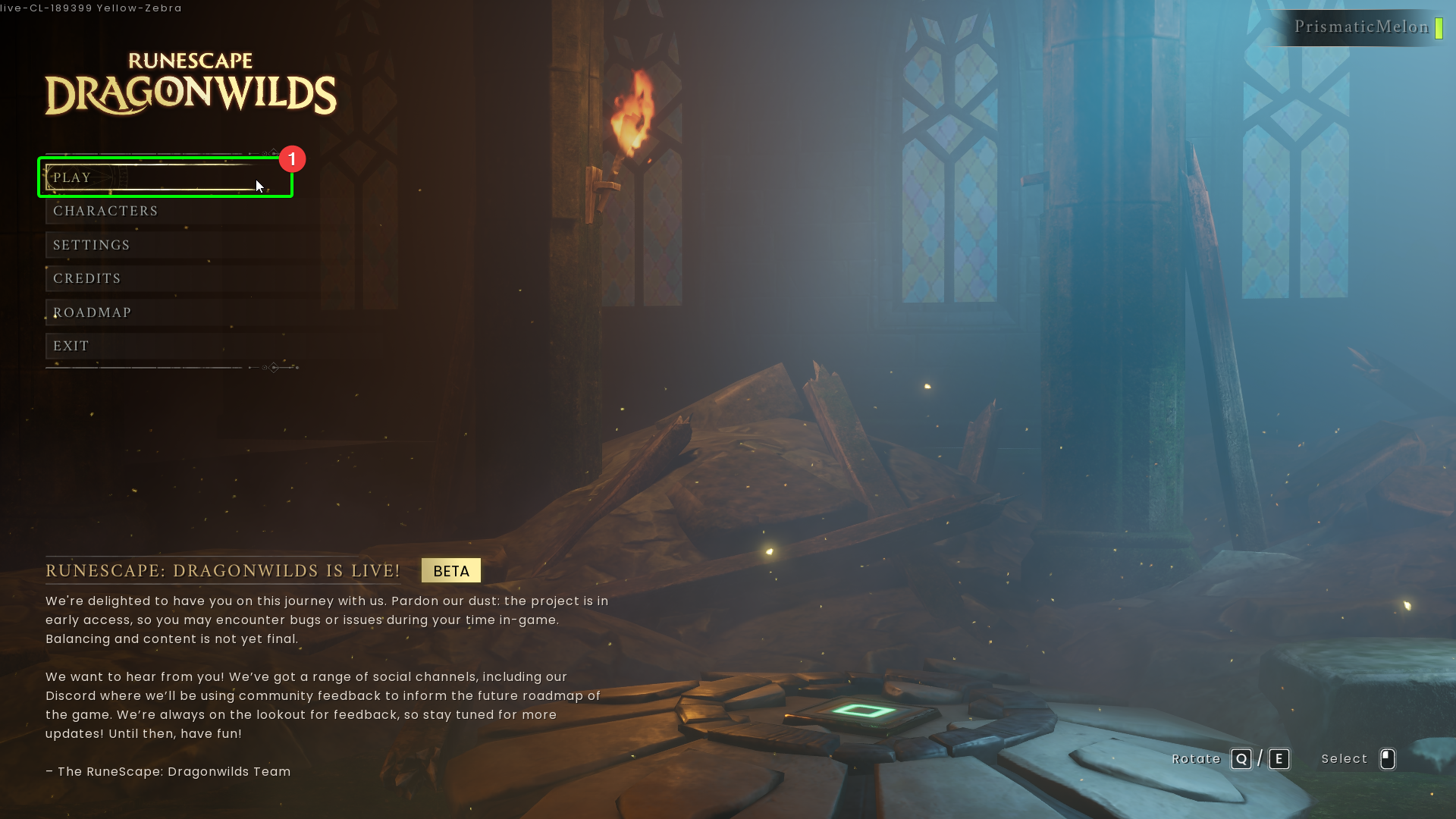The width and height of the screenshot is (1456, 819).
Task: Start the game with Play
Action: (x=152, y=177)
